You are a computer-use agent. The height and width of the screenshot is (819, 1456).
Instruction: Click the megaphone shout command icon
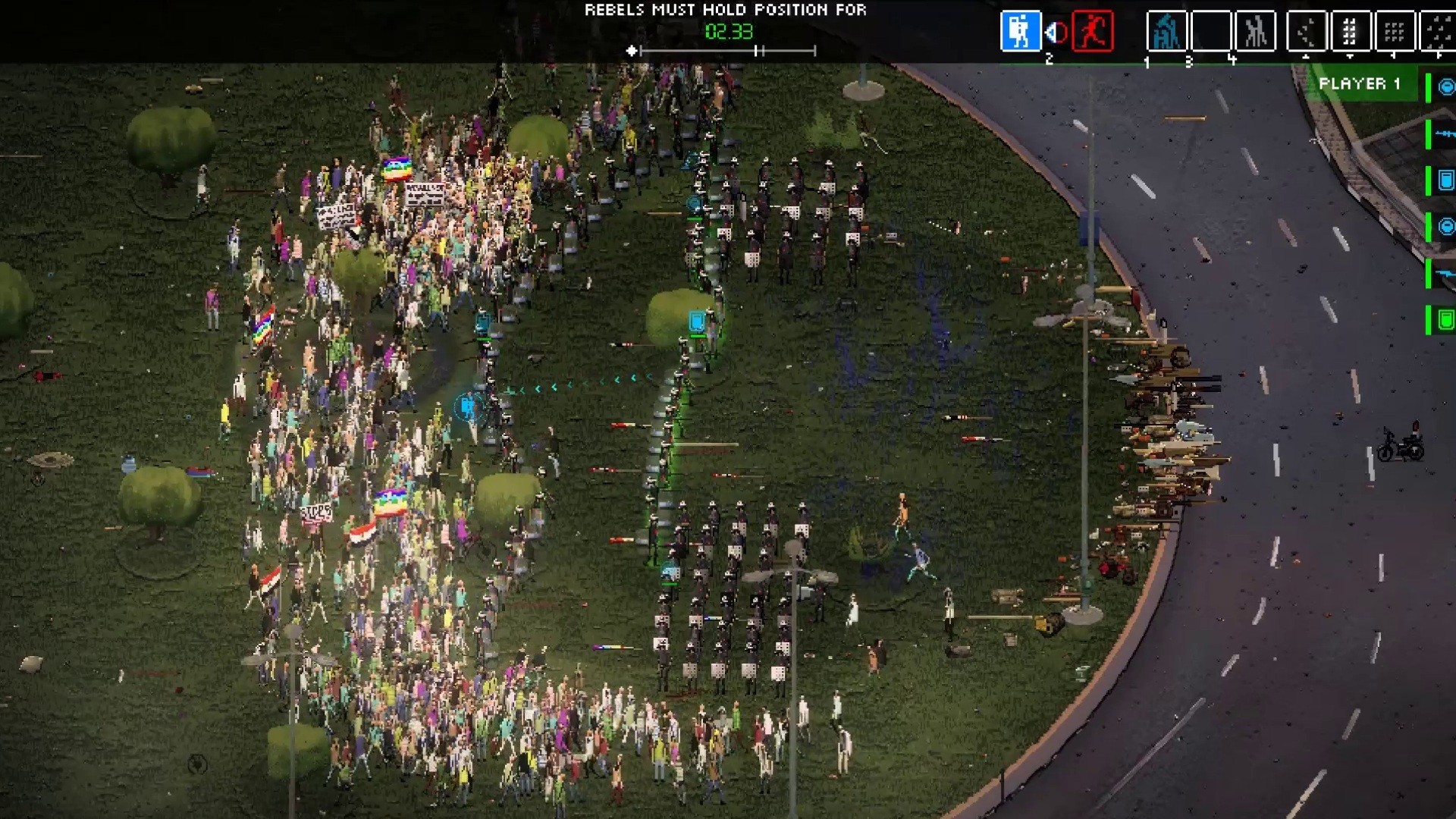pos(1054,30)
